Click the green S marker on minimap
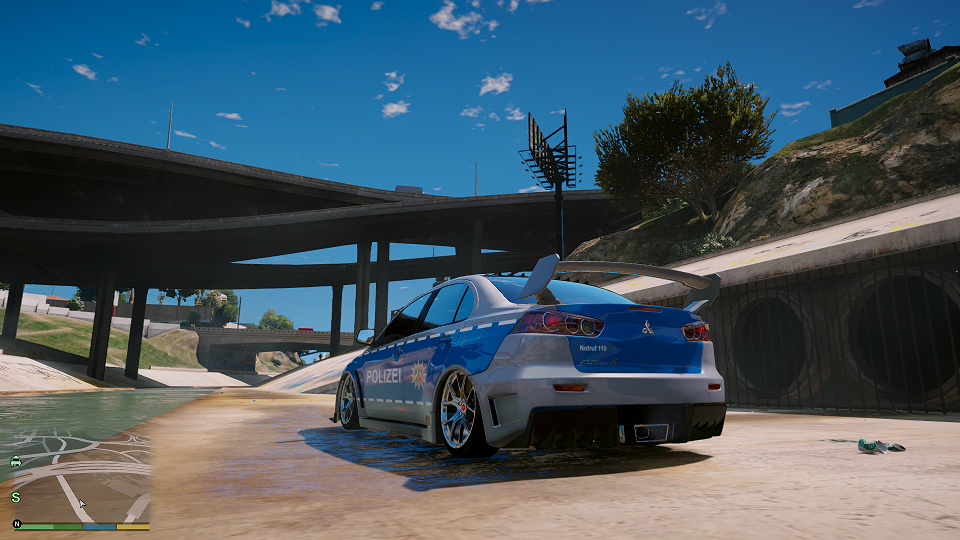Image resolution: width=960 pixels, height=540 pixels. point(16,497)
